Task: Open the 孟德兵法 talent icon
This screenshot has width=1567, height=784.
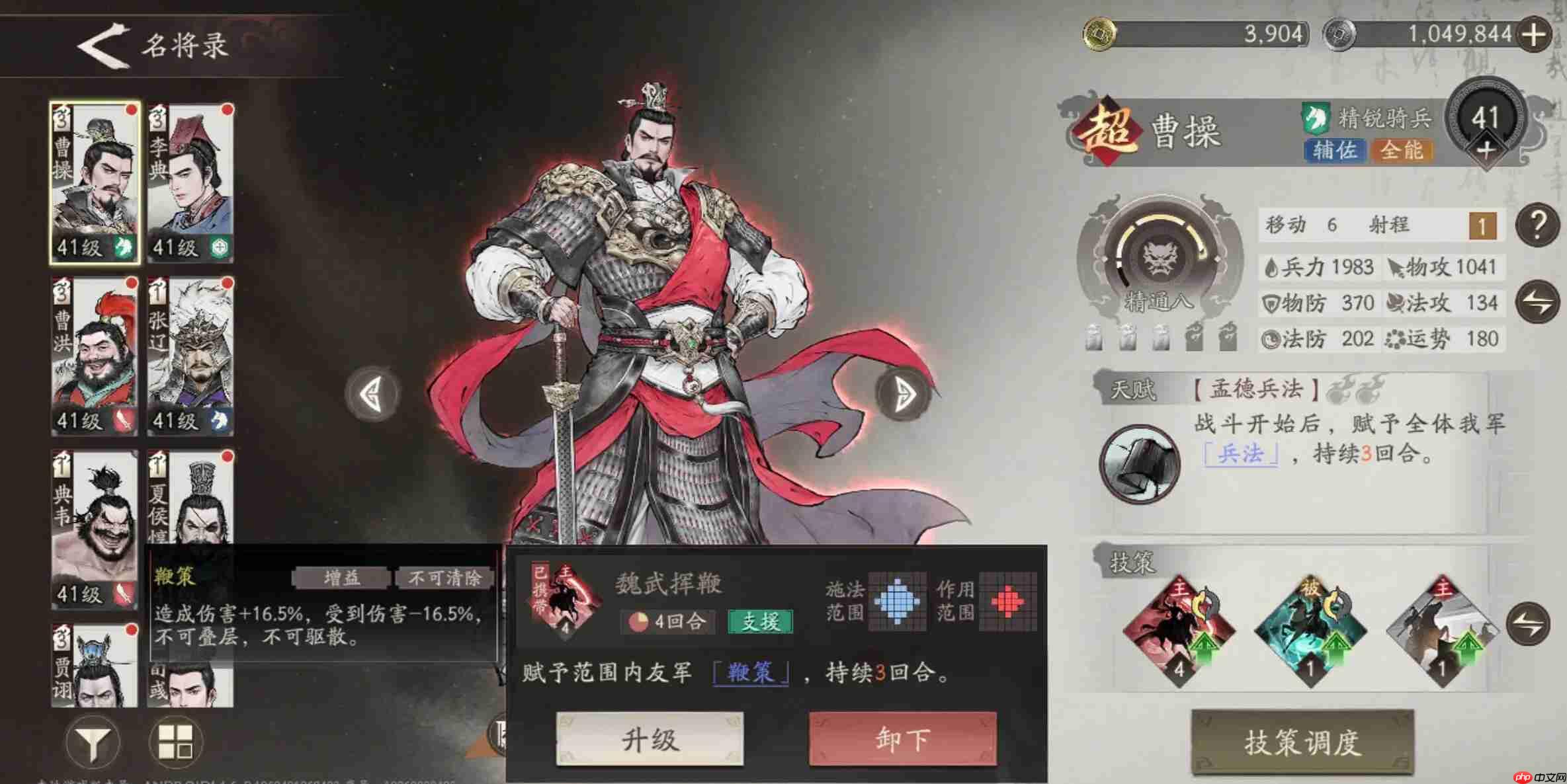Action: coord(1139,463)
